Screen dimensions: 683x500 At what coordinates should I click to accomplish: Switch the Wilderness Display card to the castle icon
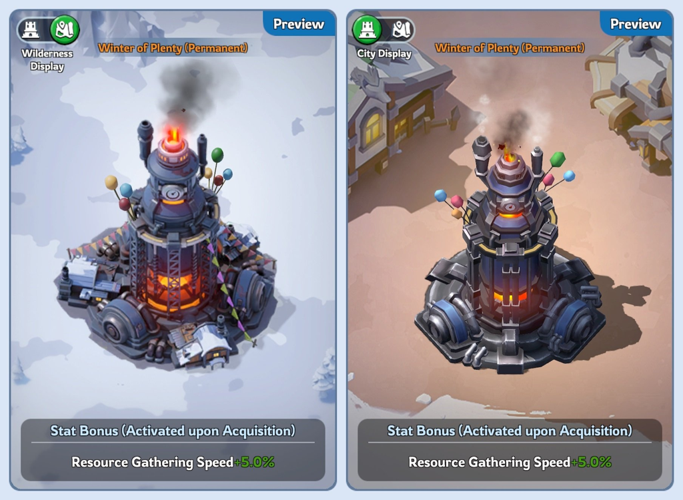(31, 30)
